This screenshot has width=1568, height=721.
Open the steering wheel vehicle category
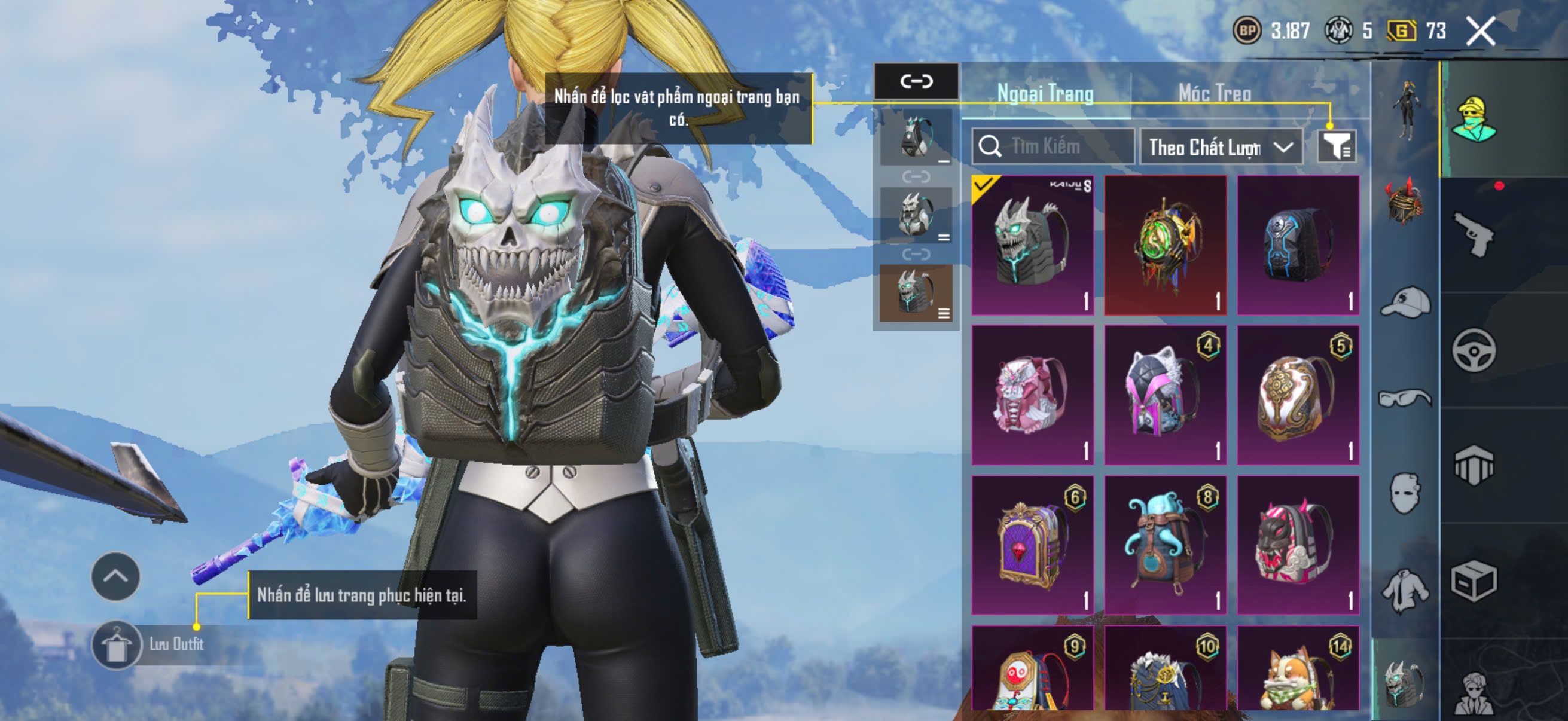[1474, 350]
